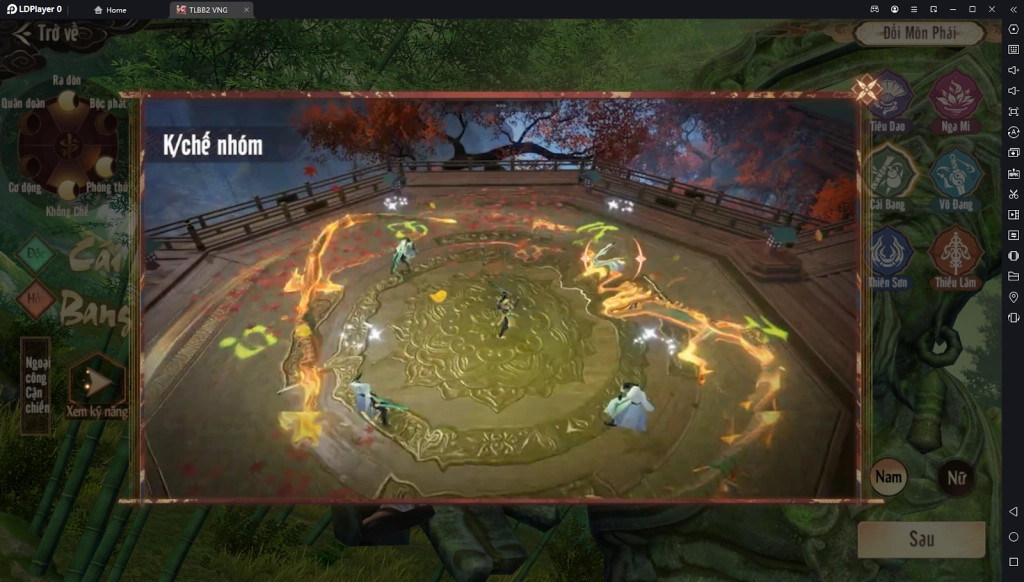The image size is (1024, 582).
Task: Choose the Nga Mi lotus faction
Action: [x=954, y=98]
